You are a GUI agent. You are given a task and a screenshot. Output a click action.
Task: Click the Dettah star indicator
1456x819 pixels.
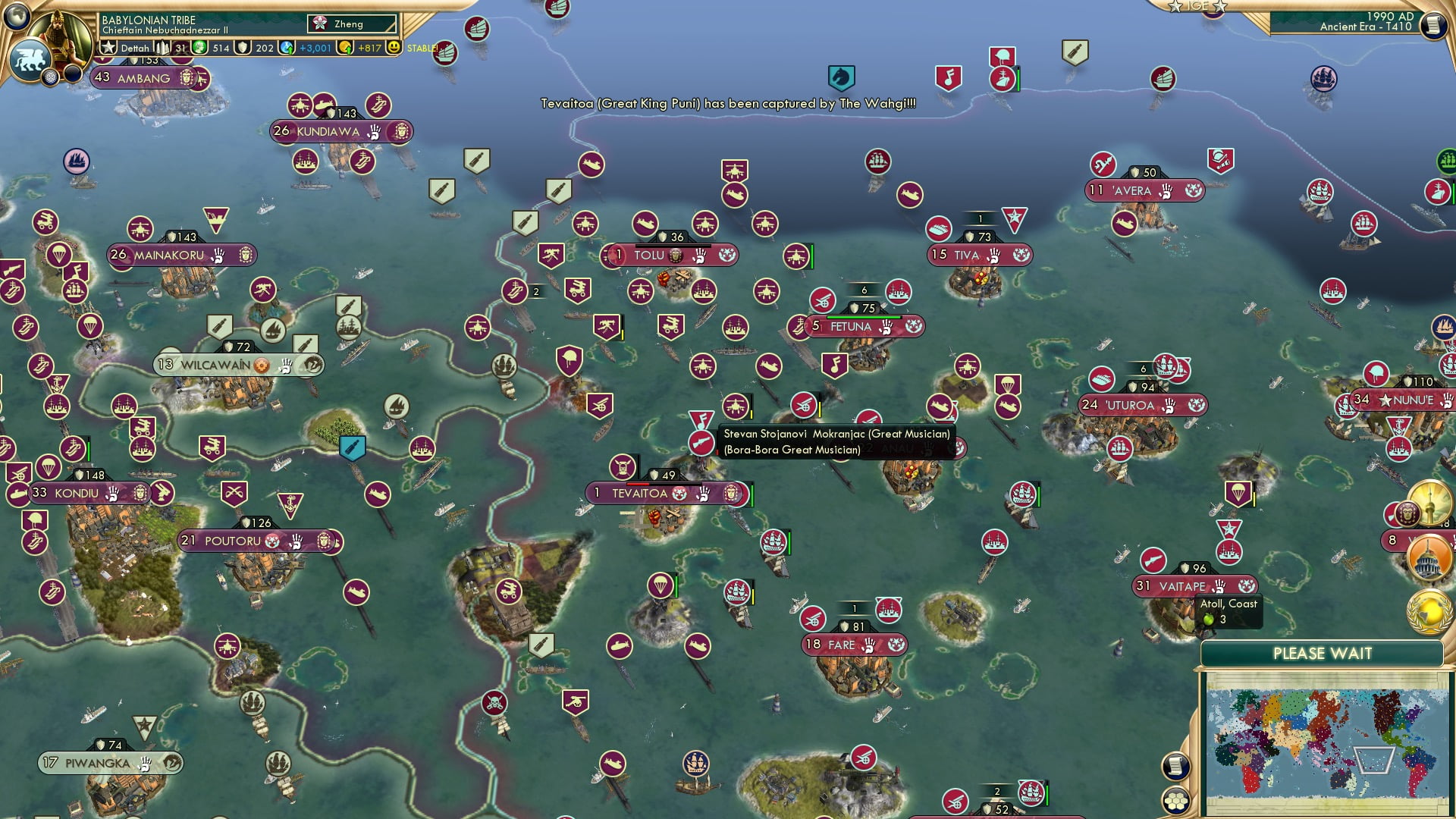(109, 46)
